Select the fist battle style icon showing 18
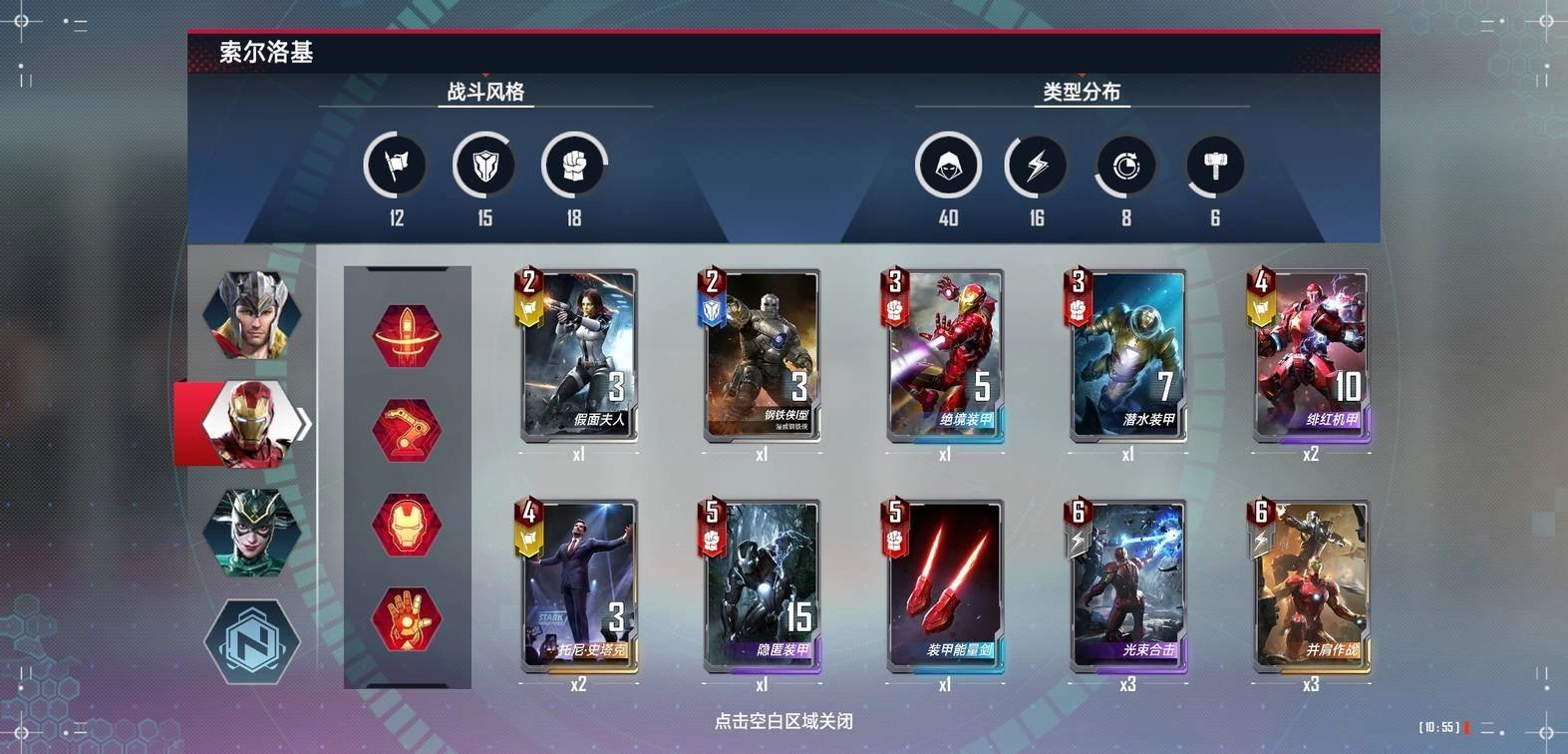The image size is (1568, 754). coord(575,166)
